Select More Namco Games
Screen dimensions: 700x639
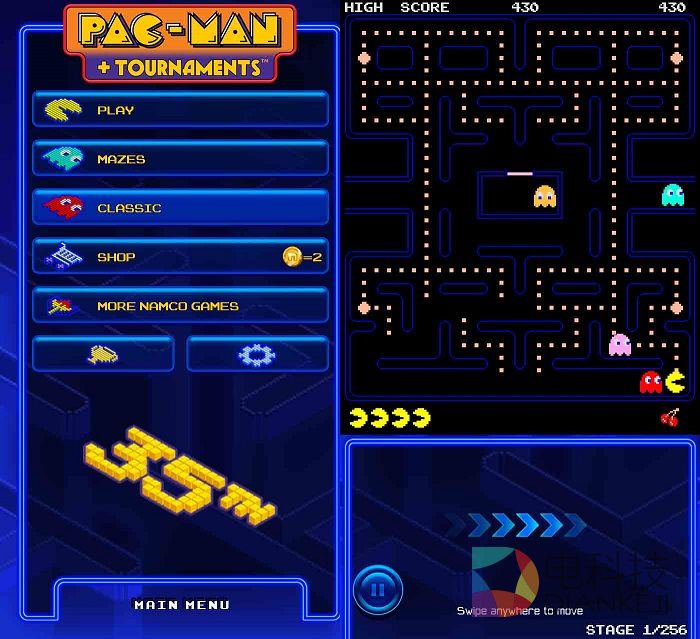click(x=180, y=306)
